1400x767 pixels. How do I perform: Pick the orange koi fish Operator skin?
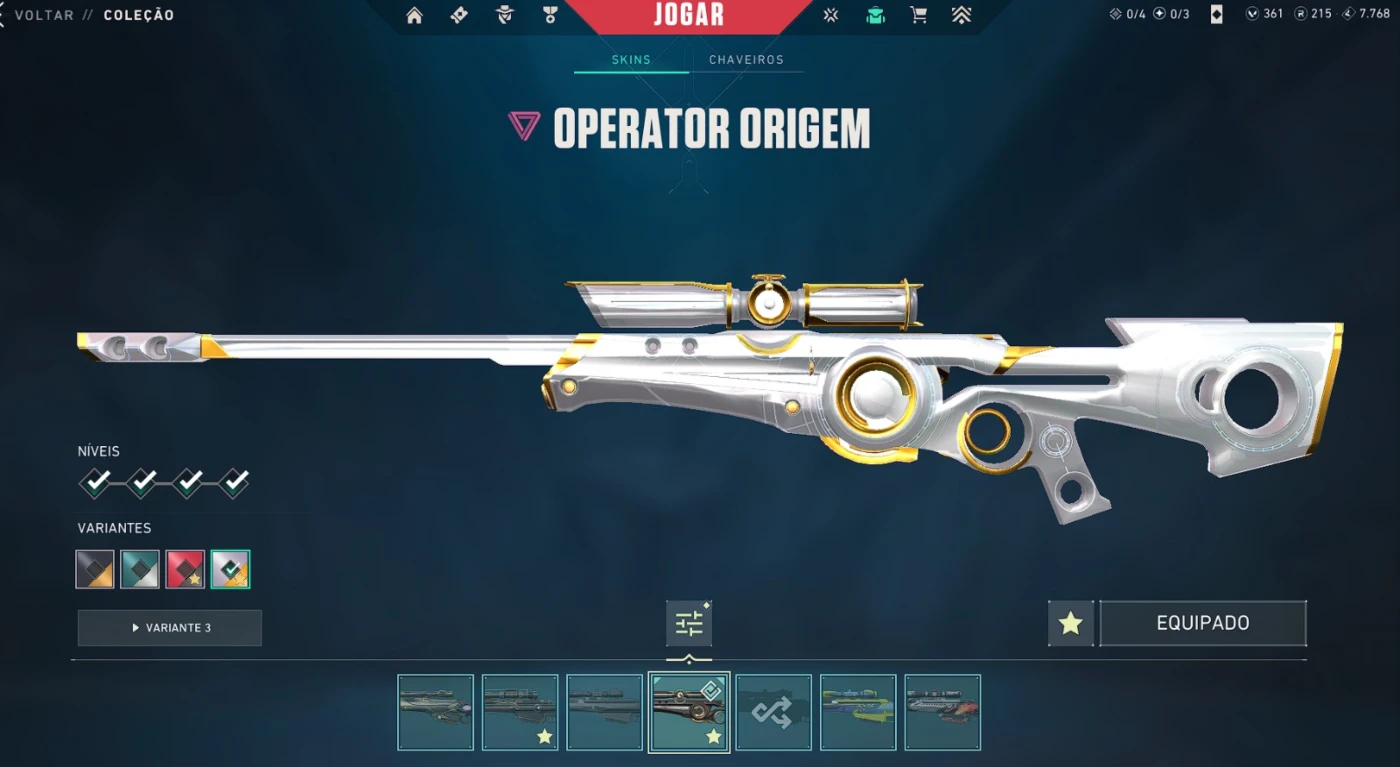[942, 712]
